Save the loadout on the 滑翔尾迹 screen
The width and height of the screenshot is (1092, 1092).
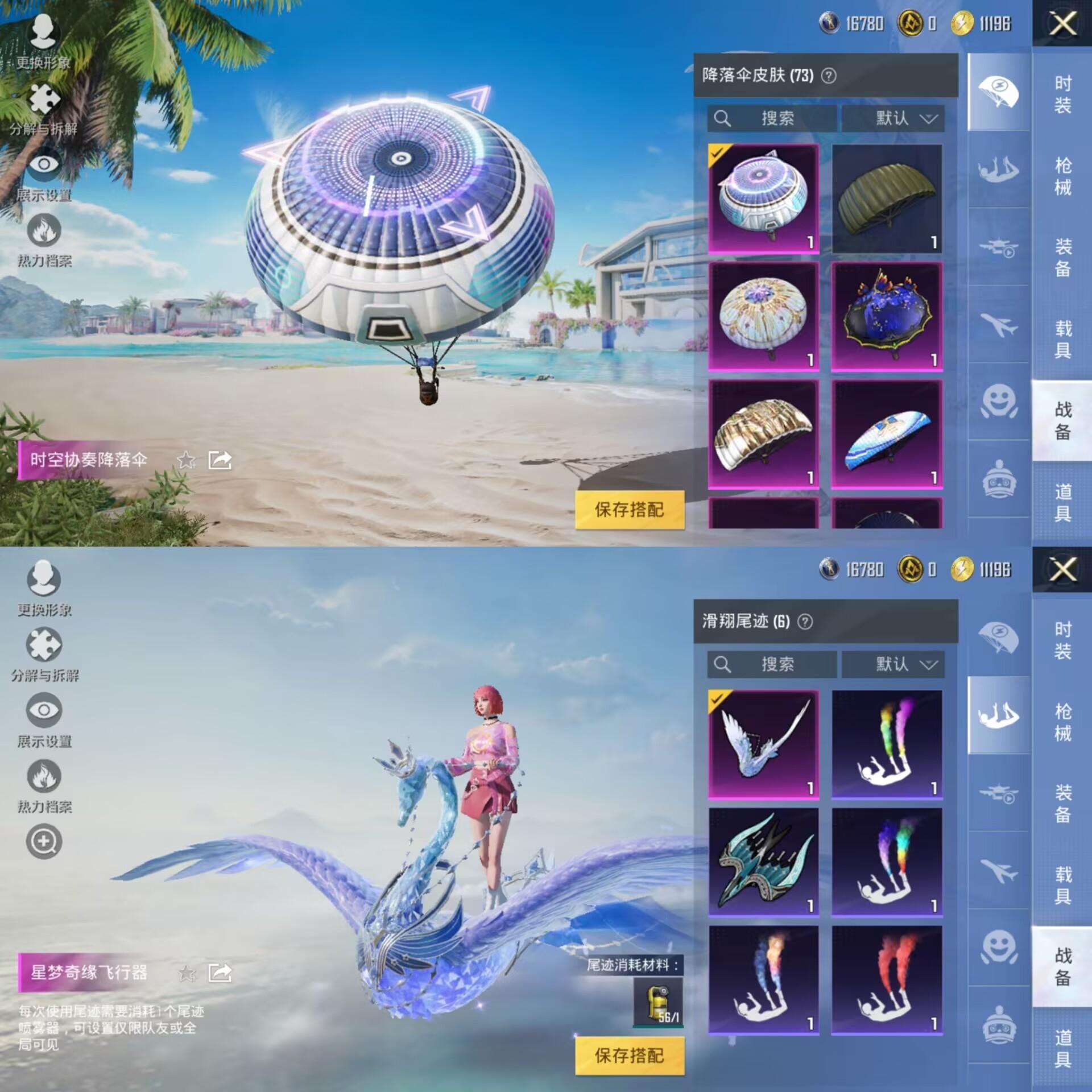pyautogui.click(x=630, y=1056)
